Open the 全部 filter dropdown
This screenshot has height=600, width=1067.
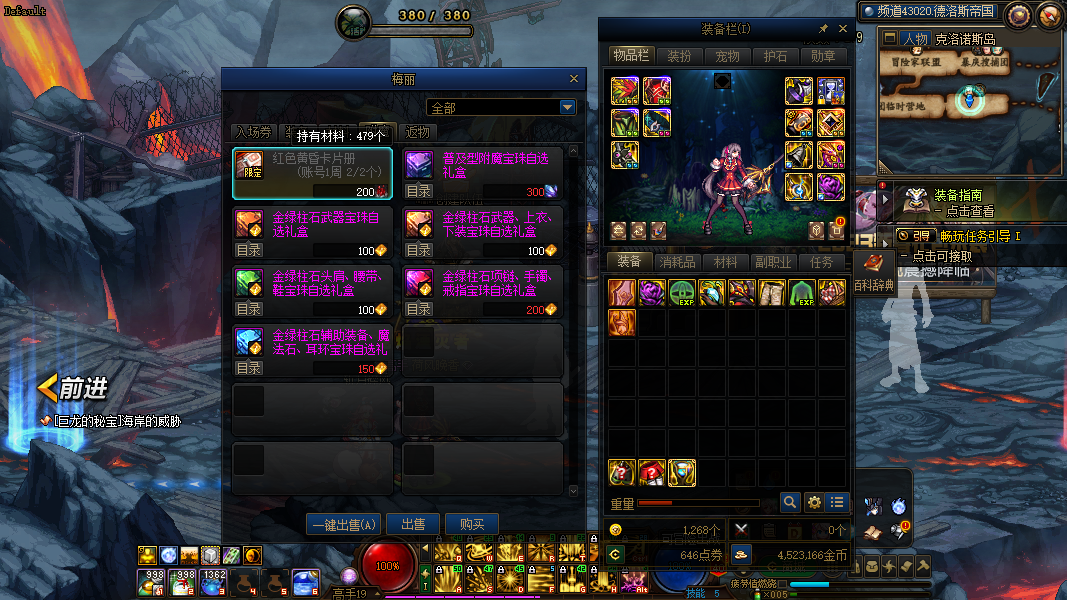click(567, 107)
